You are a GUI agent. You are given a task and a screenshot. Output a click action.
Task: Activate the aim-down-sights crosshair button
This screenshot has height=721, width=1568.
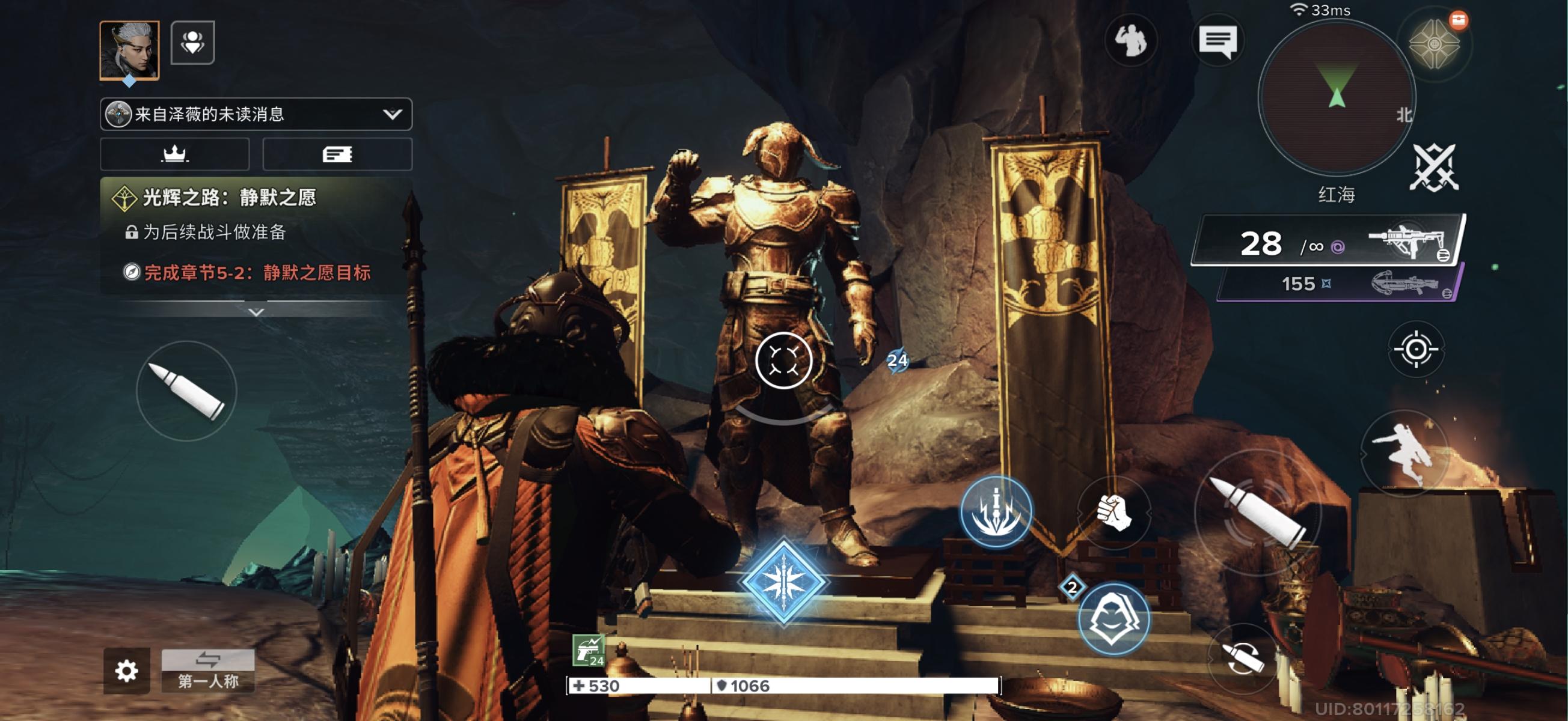[1416, 349]
